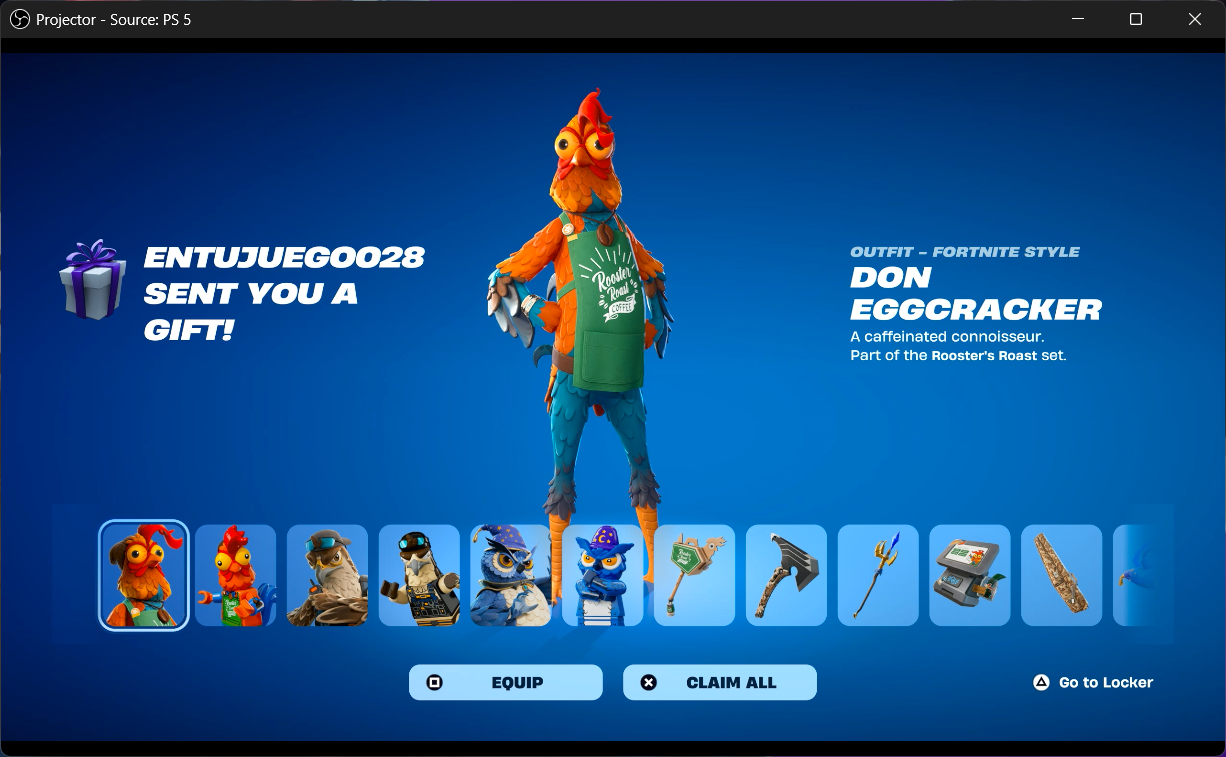
Task: Choose the LEGO-style wizard owl thumbnail
Action: 603,576
